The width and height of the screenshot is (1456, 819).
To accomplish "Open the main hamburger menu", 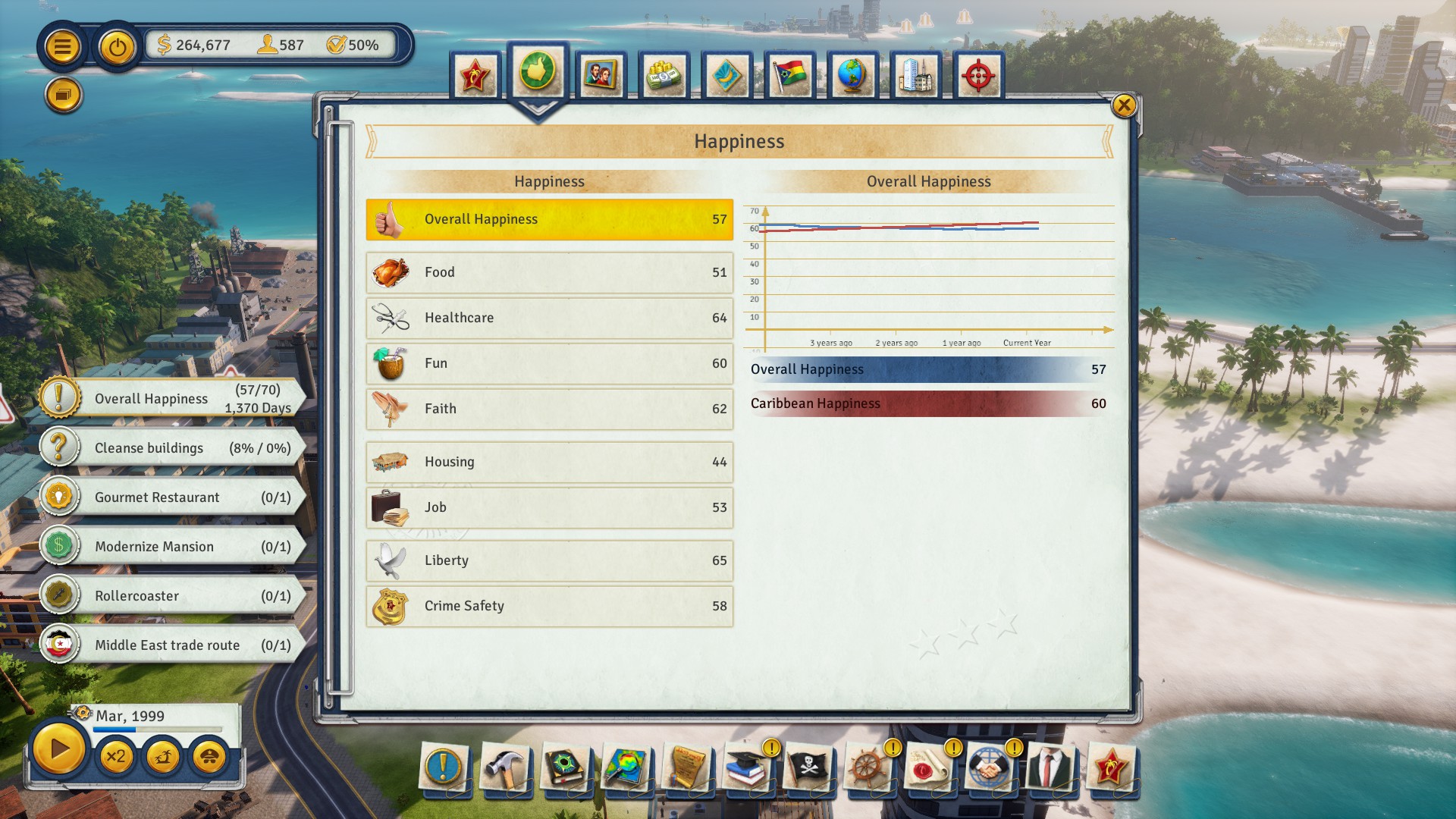I will pyautogui.click(x=63, y=47).
